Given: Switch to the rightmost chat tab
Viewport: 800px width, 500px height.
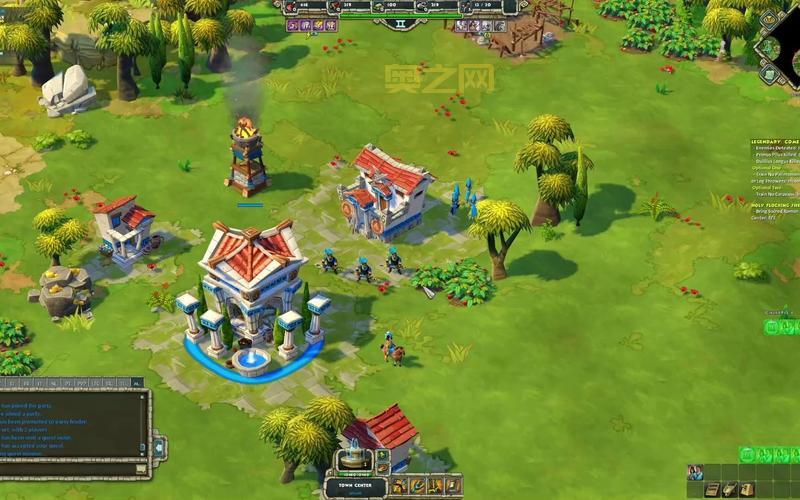Looking at the screenshot, I should point(137,382).
